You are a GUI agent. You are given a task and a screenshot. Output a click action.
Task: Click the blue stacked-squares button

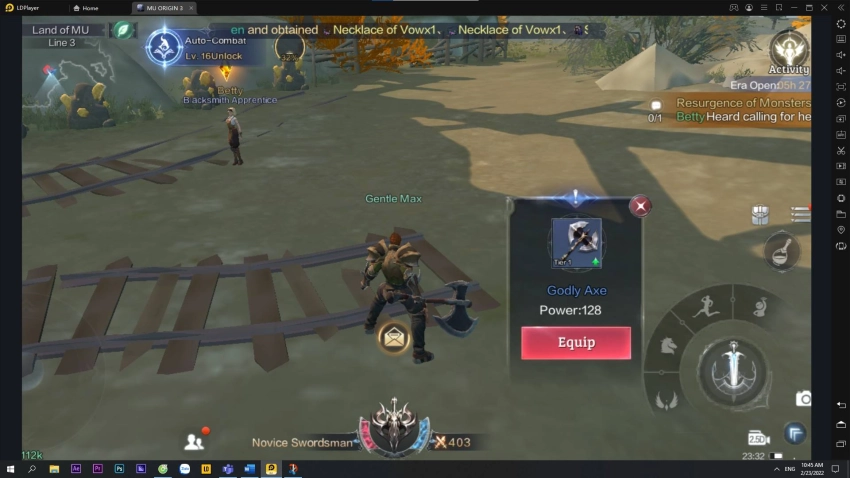[x=794, y=433]
